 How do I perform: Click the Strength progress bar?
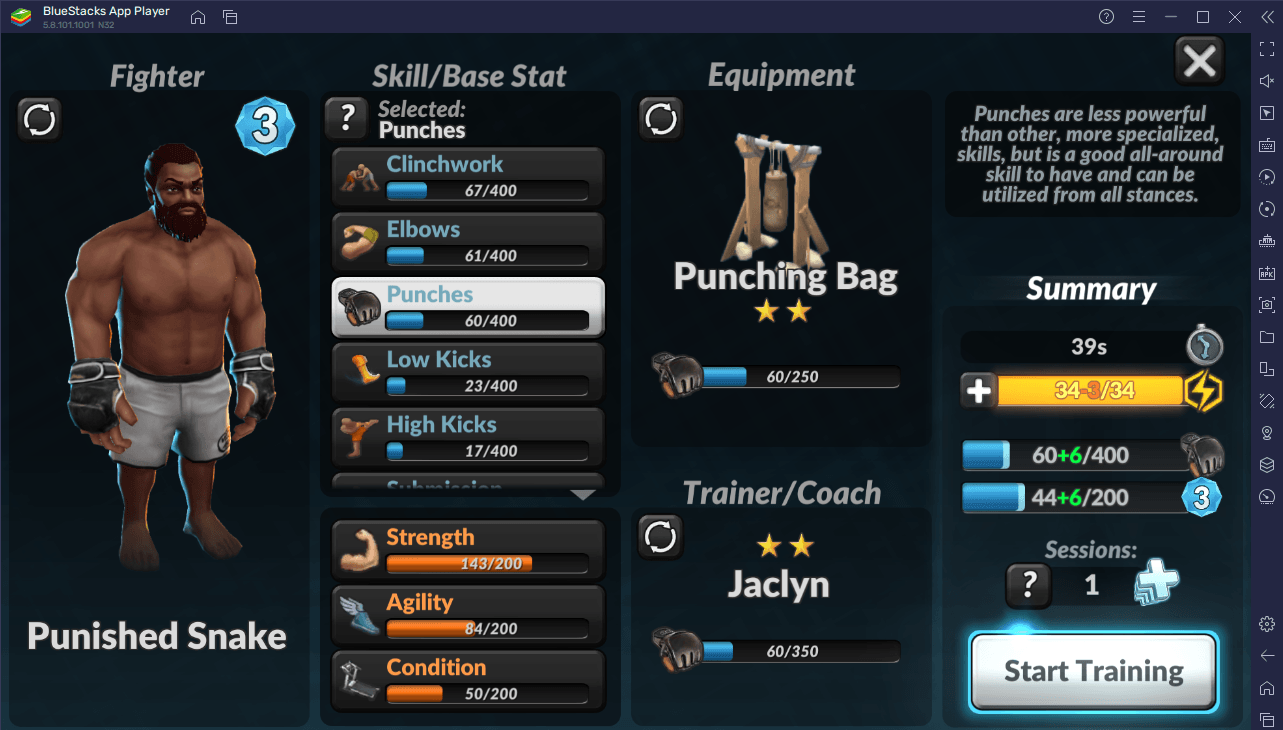click(x=489, y=564)
